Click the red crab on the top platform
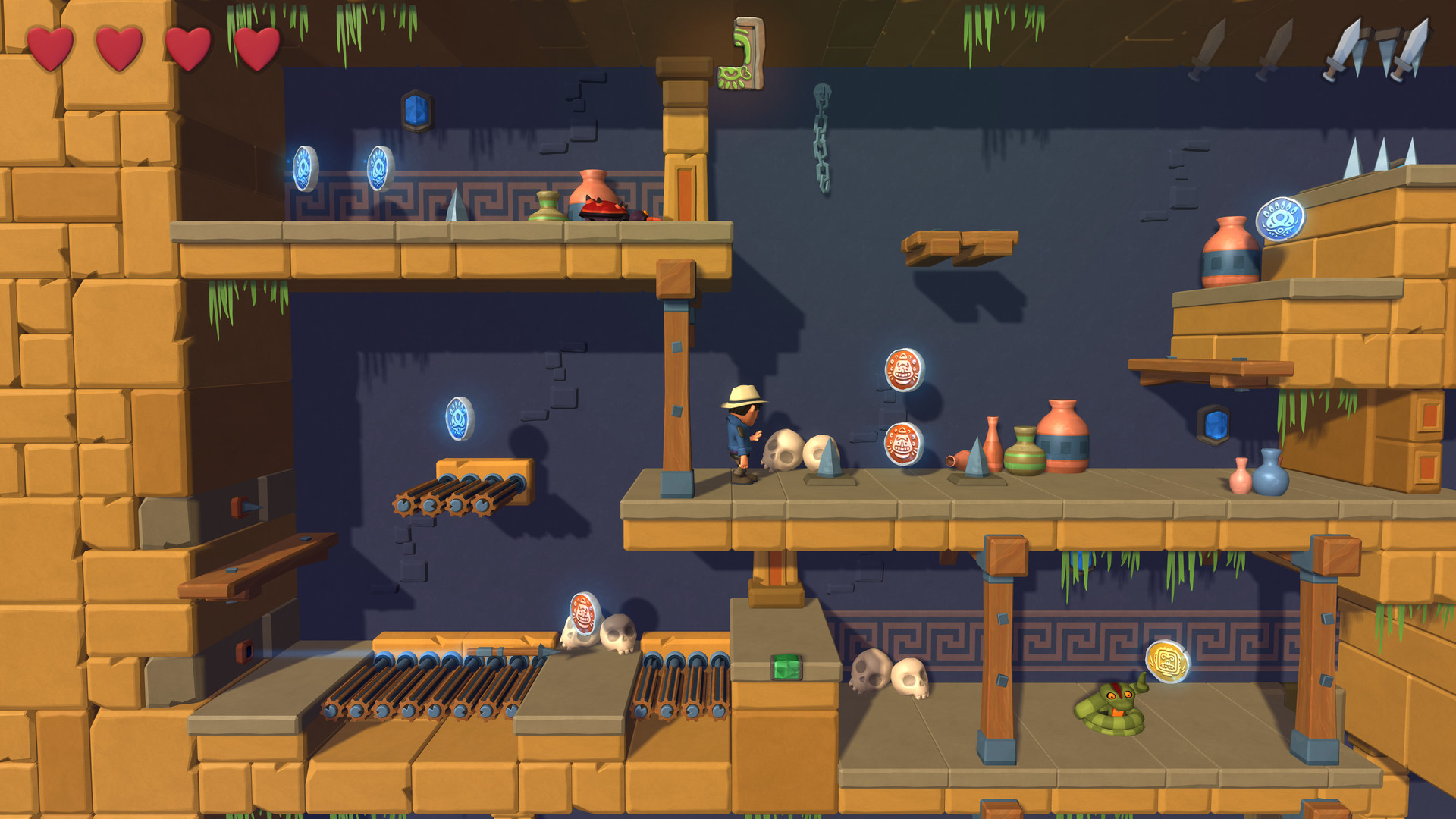Image resolution: width=1456 pixels, height=819 pixels. click(601, 211)
